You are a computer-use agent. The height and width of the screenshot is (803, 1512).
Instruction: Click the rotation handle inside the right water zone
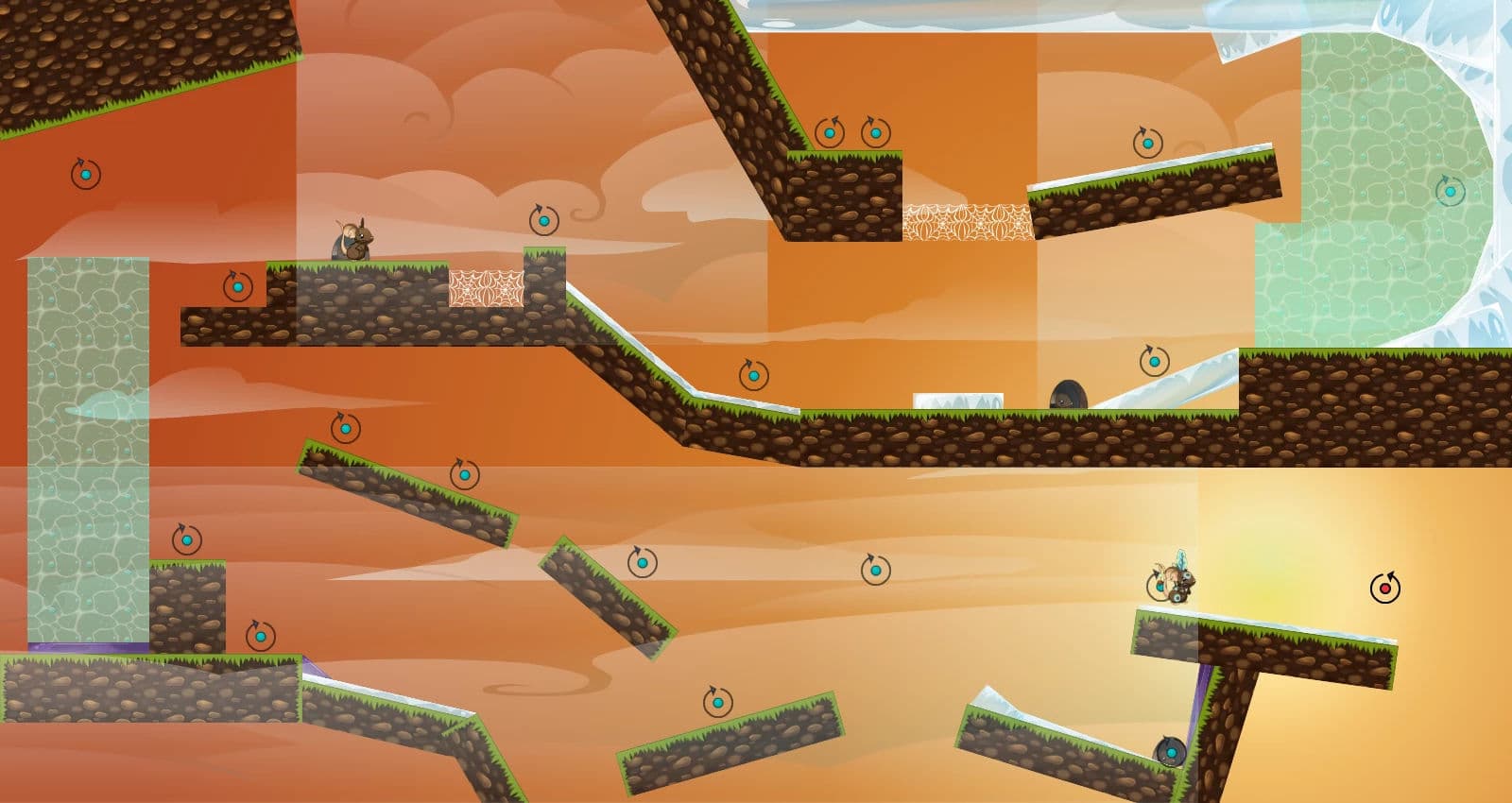pos(1451,192)
